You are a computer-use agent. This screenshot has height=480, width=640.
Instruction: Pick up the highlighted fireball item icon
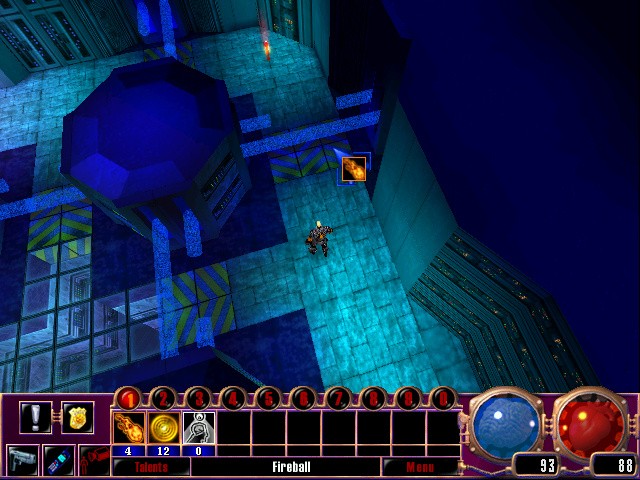tap(353, 168)
